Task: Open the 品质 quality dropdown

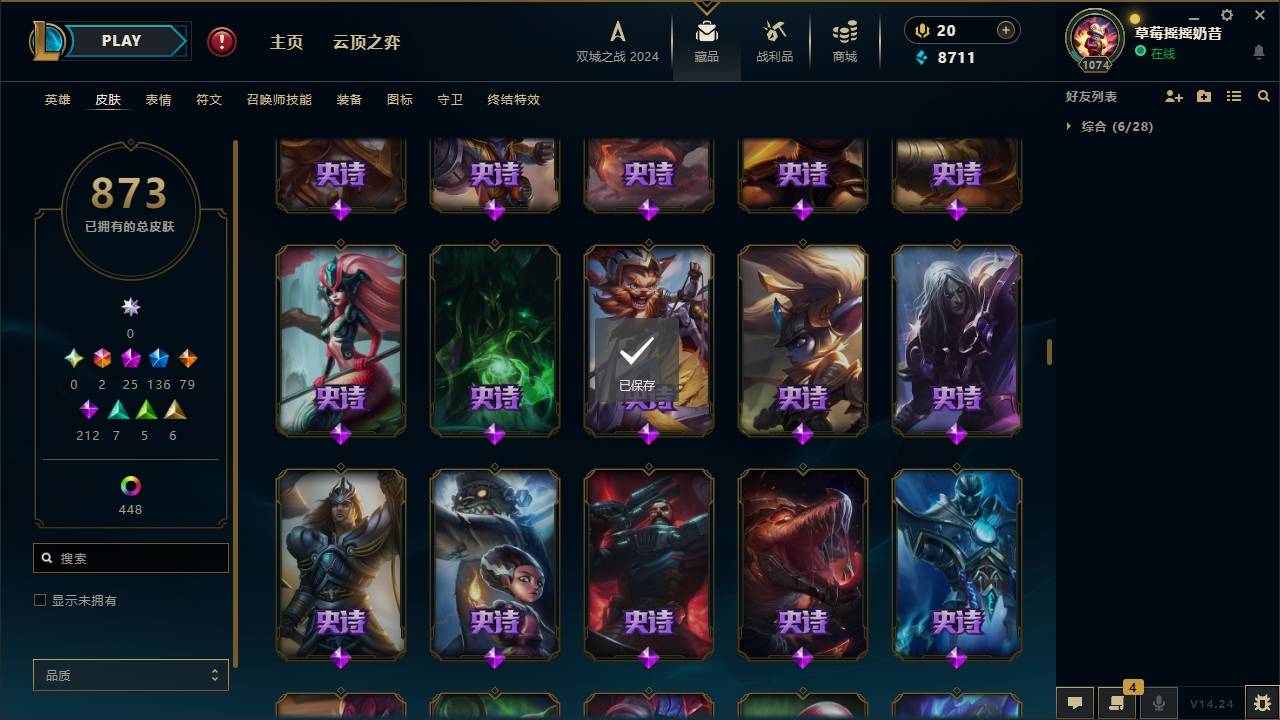Action: (130, 675)
